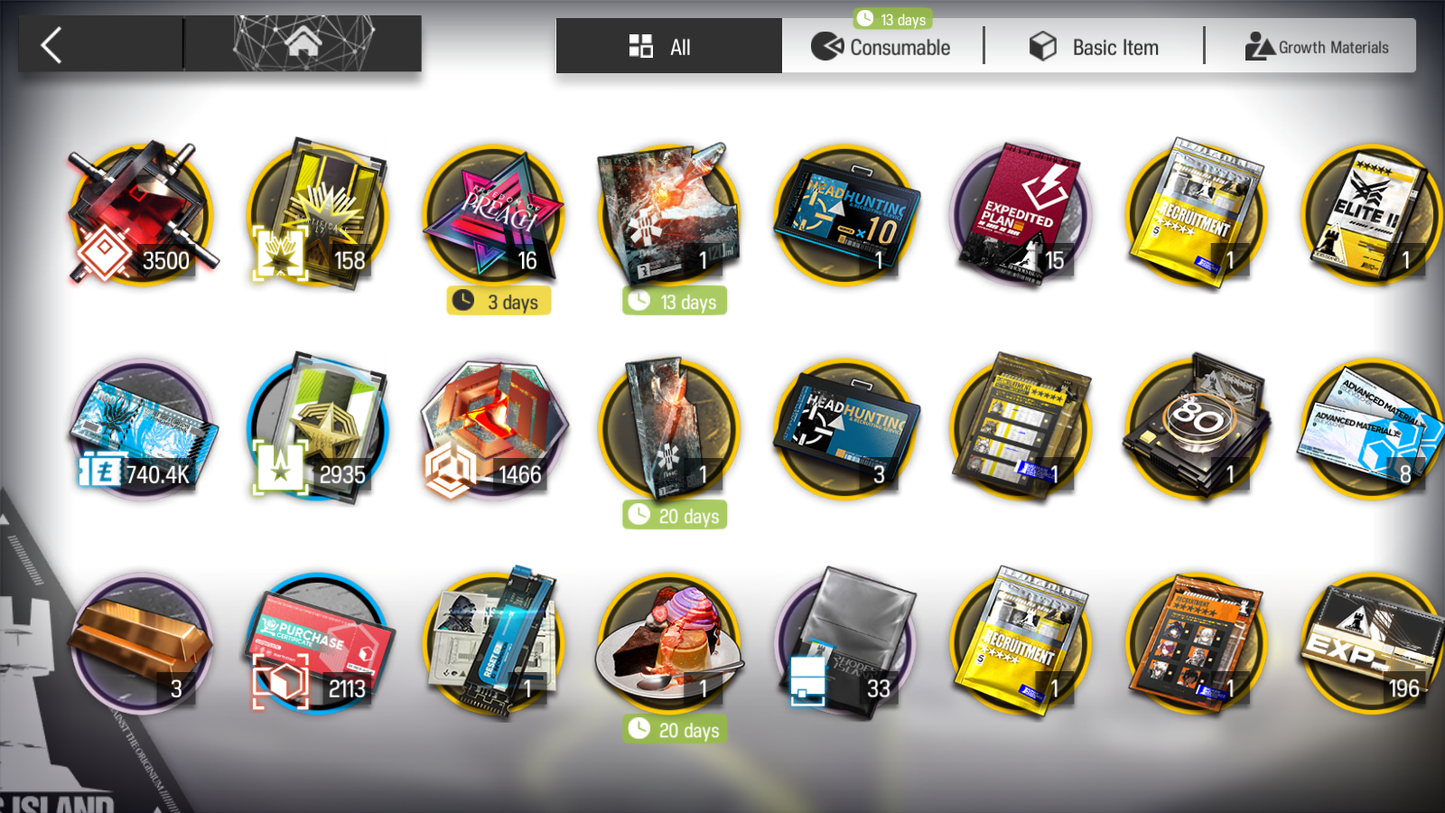The width and height of the screenshot is (1445, 813).
Task: Open the Basic Item tab
Action: click(x=1094, y=47)
